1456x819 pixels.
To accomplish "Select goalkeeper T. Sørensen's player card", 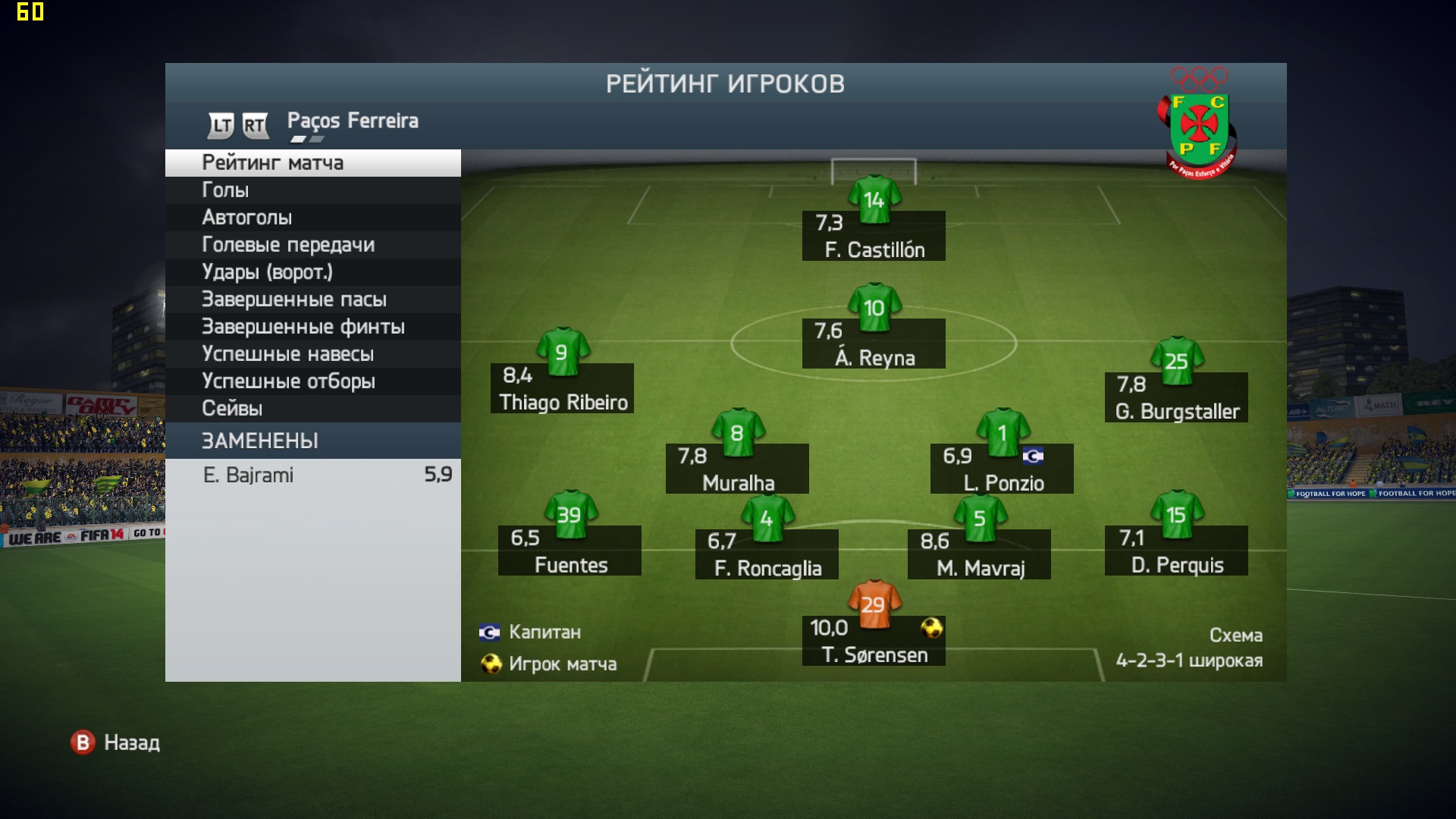I will click(874, 640).
